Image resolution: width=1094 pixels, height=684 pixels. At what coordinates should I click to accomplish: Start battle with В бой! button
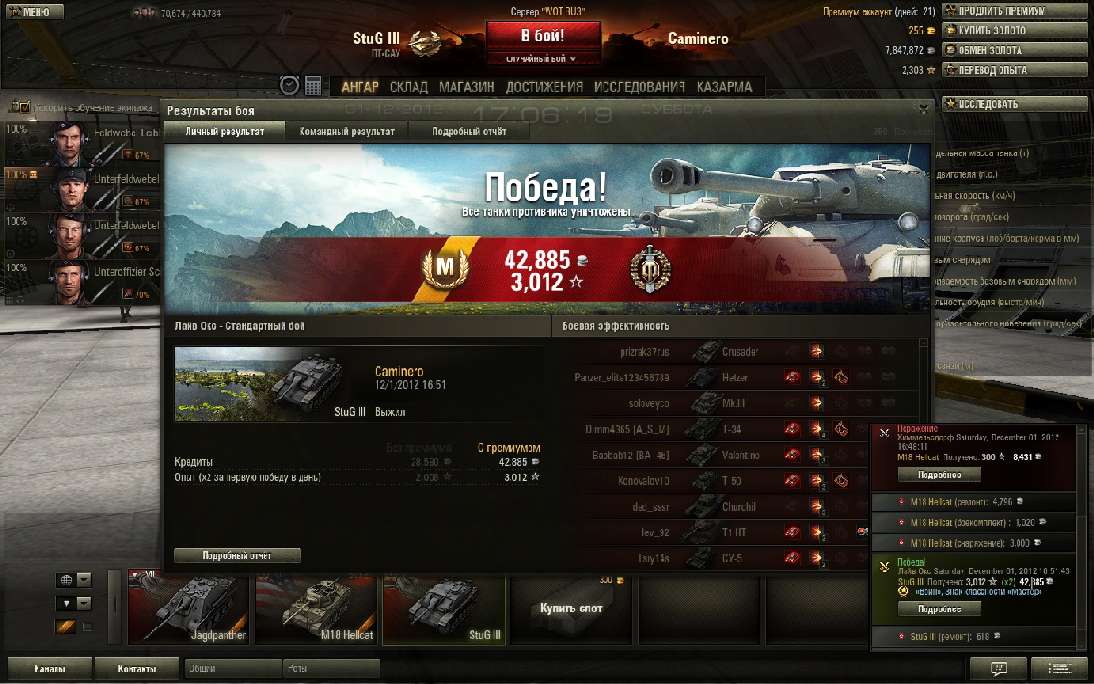[543, 36]
